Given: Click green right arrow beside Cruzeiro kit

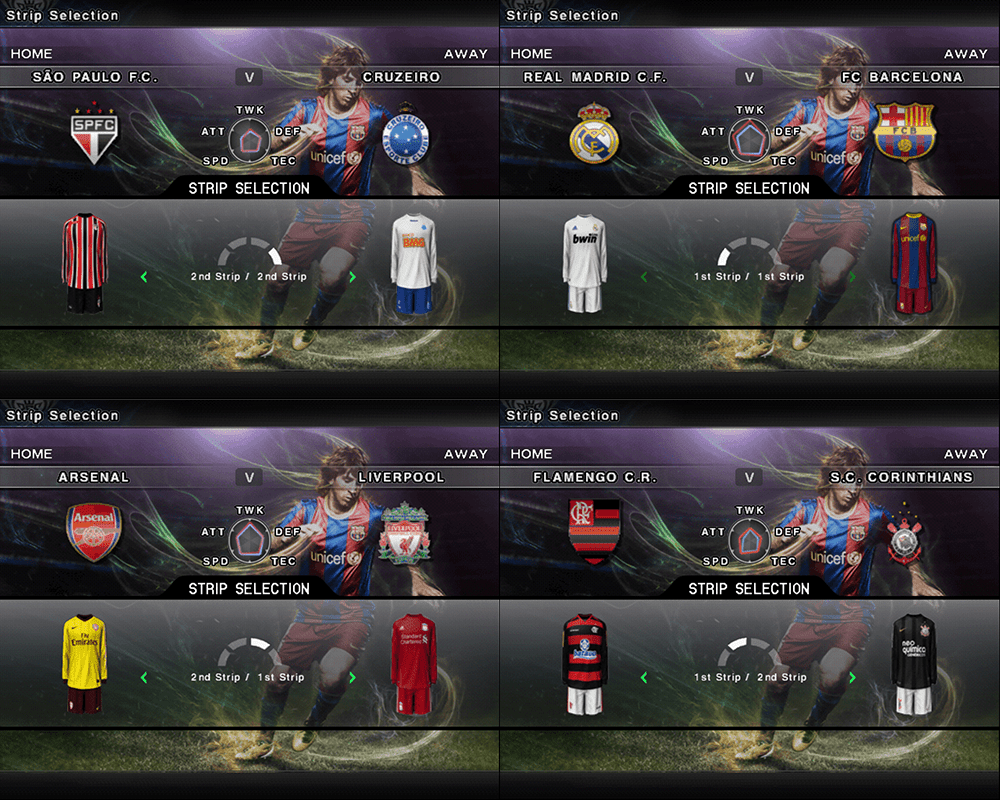Looking at the screenshot, I should [352, 277].
